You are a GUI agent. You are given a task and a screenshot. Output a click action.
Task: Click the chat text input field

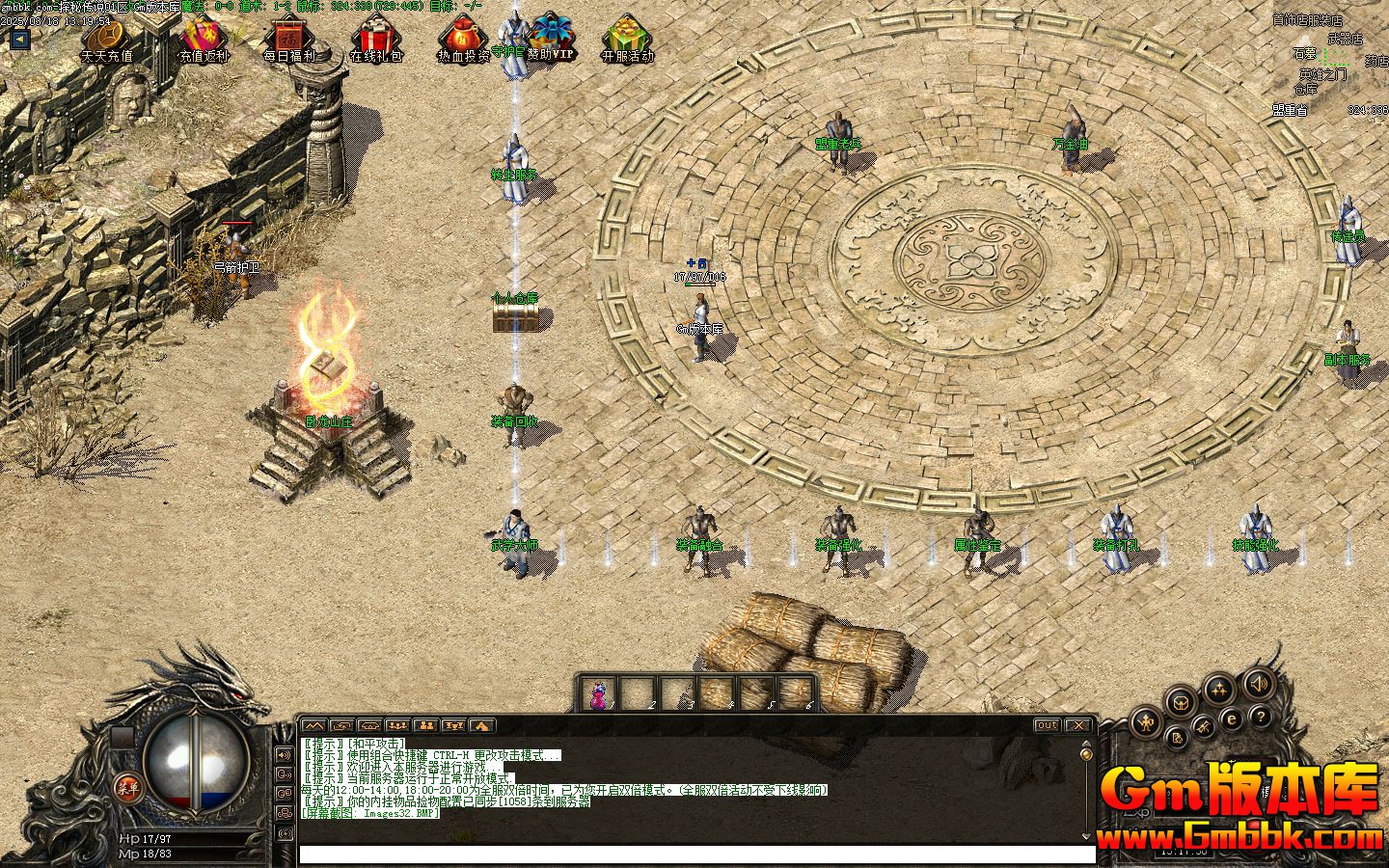tap(696, 854)
